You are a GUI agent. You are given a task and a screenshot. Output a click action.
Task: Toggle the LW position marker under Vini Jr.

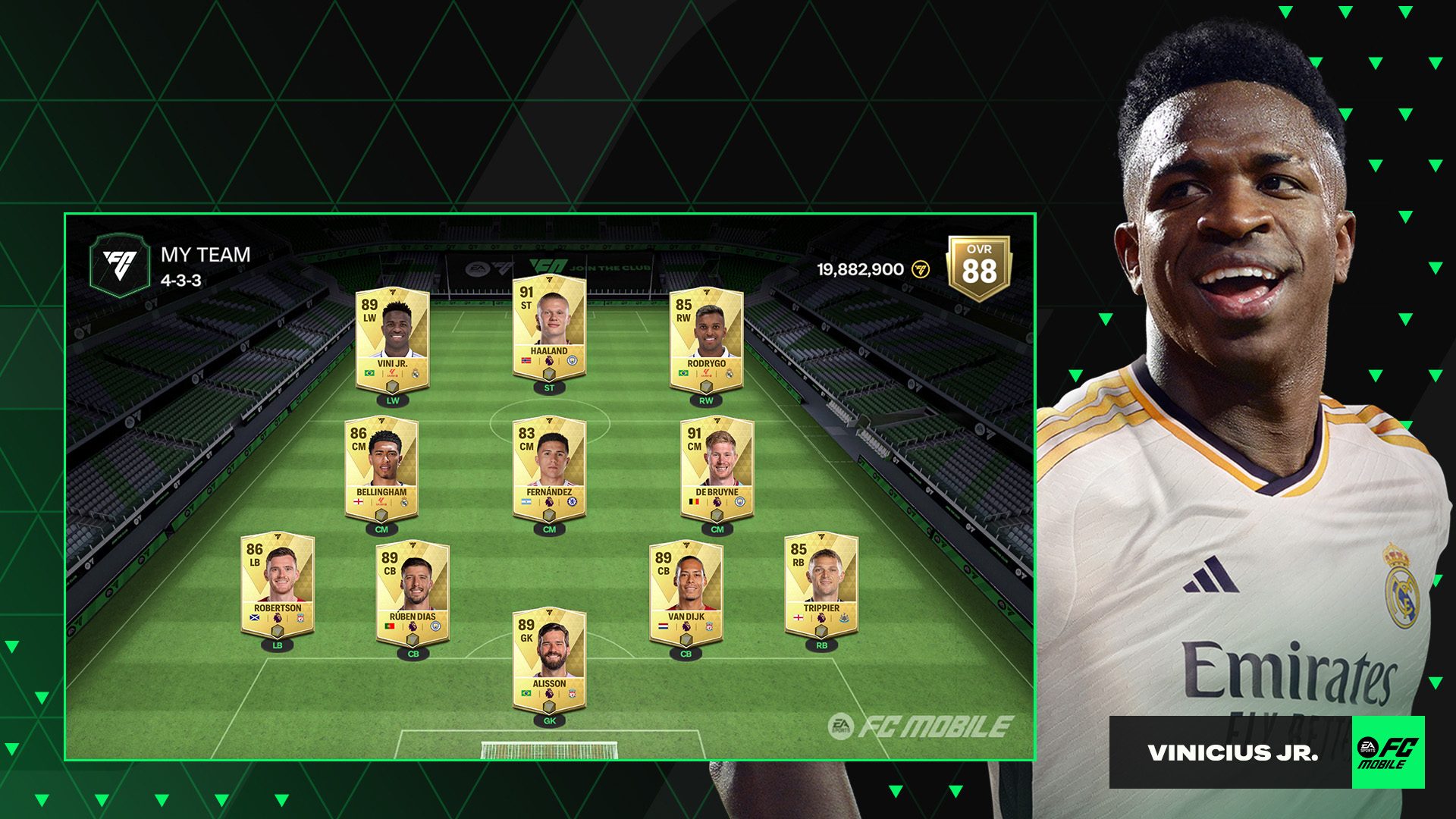pos(392,400)
